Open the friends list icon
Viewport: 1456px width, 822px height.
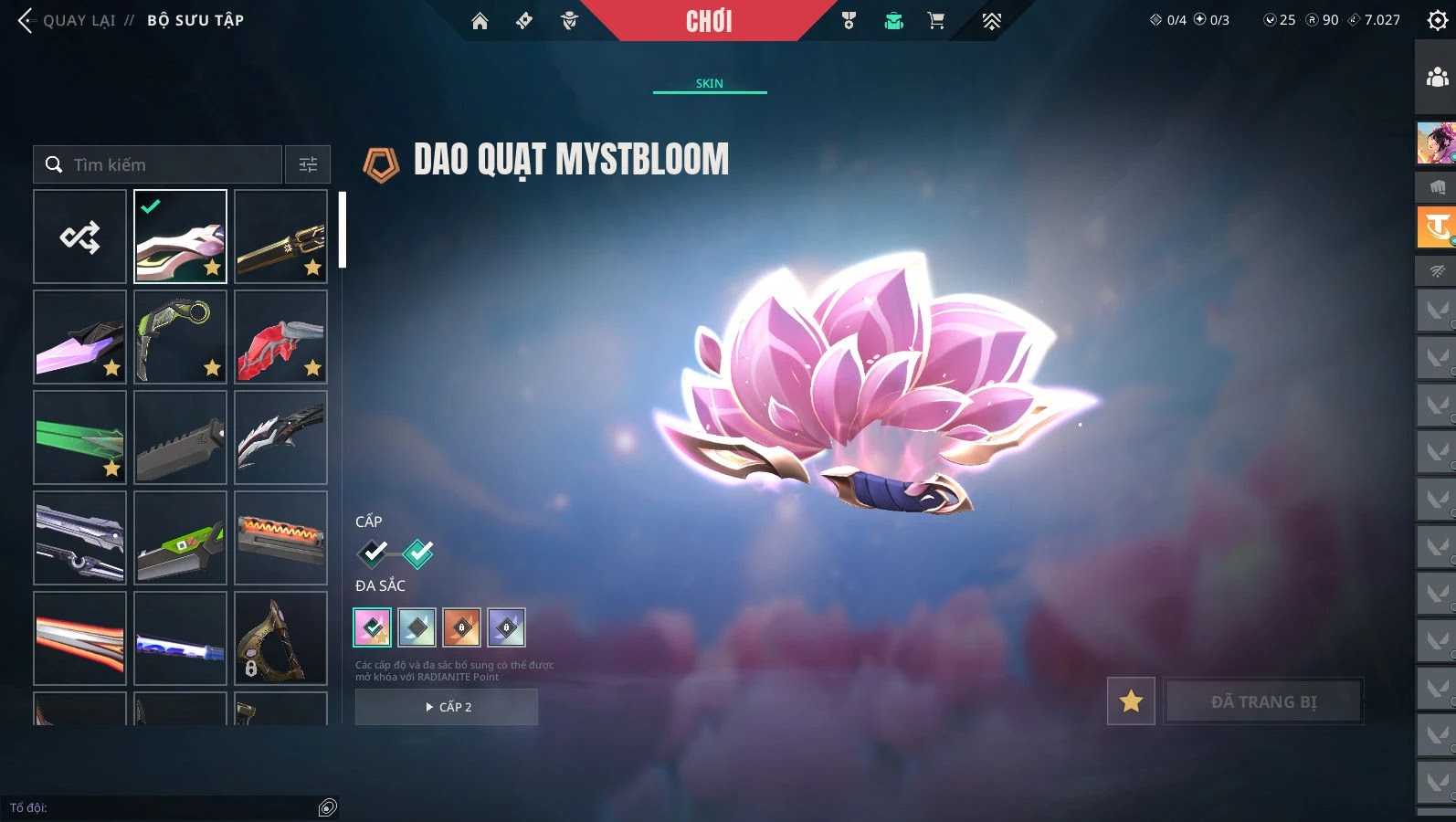(x=1437, y=77)
